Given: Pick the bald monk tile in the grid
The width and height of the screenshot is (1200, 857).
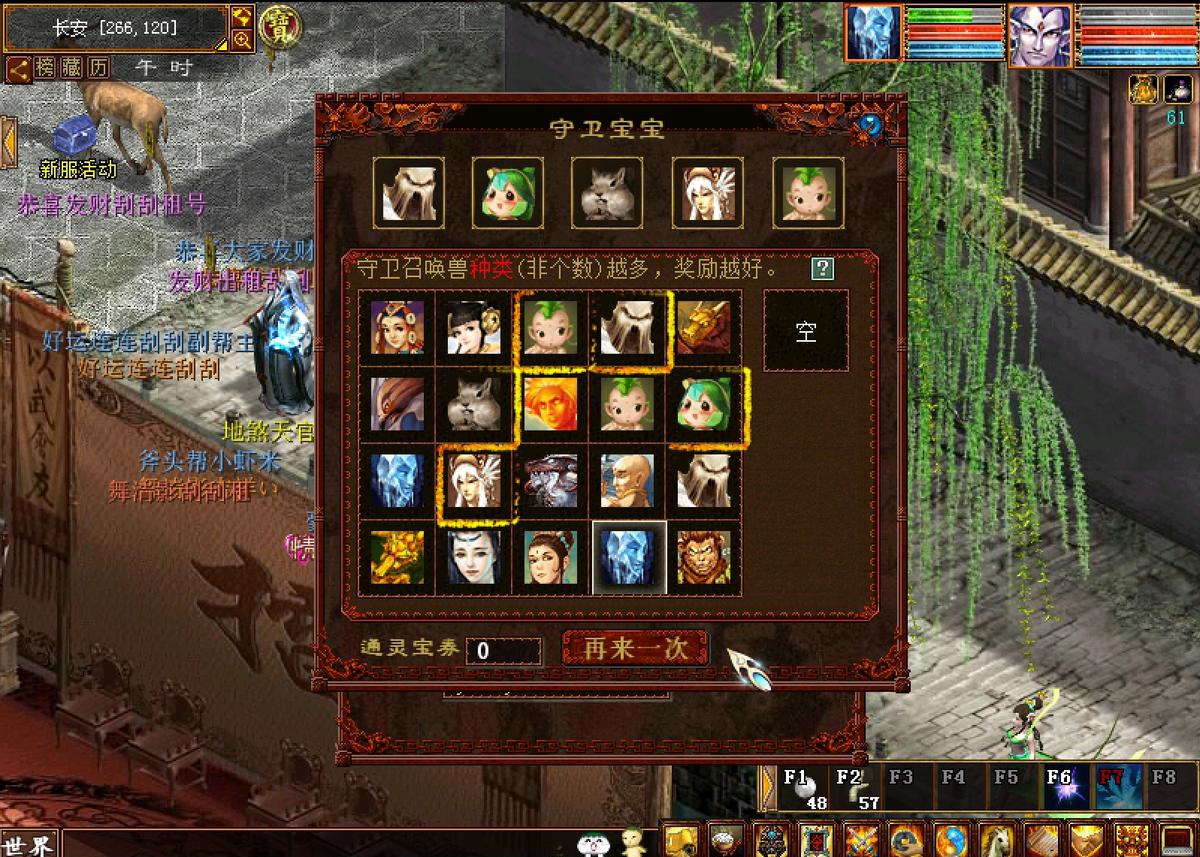Looking at the screenshot, I should tap(627, 481).
